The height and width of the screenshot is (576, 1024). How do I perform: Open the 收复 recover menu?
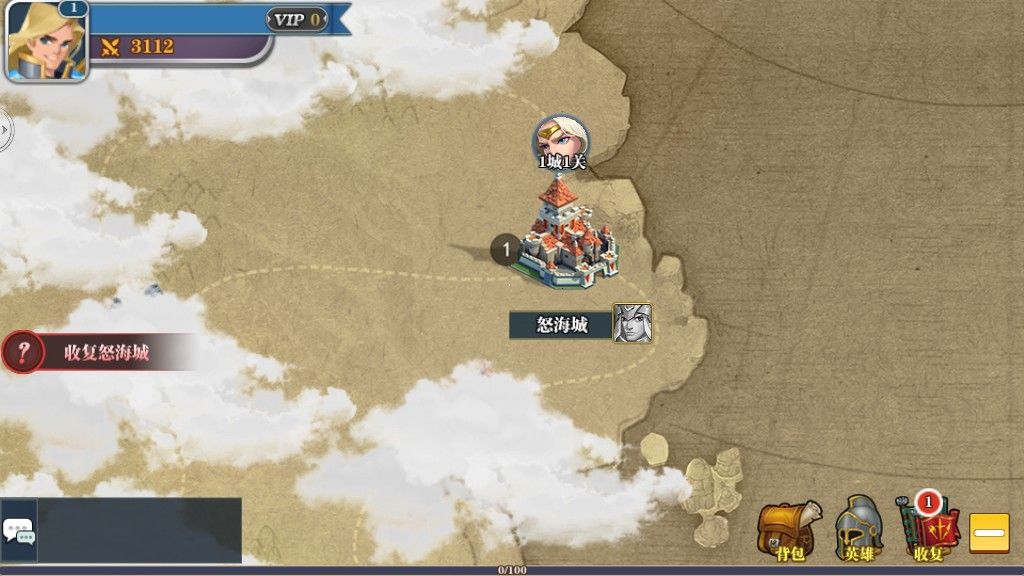pyautogui.click(x=929, y=528)
